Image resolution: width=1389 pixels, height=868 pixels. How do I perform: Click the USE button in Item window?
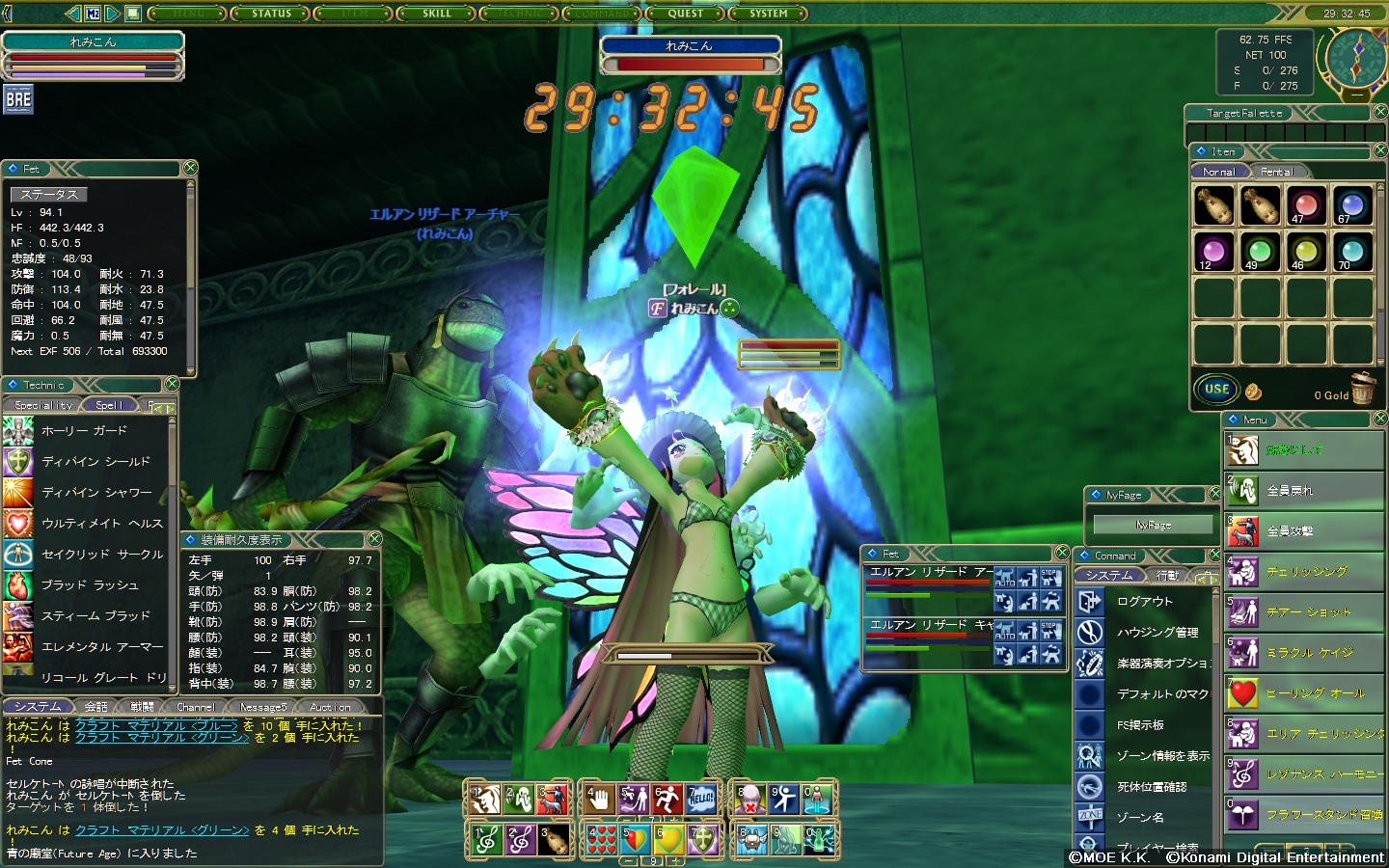click(1216, 390)
